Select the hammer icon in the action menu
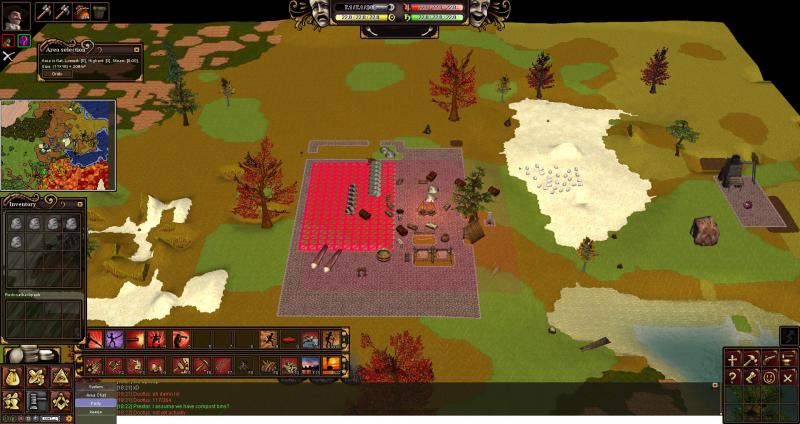Viewport: 800px width, 424px height. pos(751,358)
